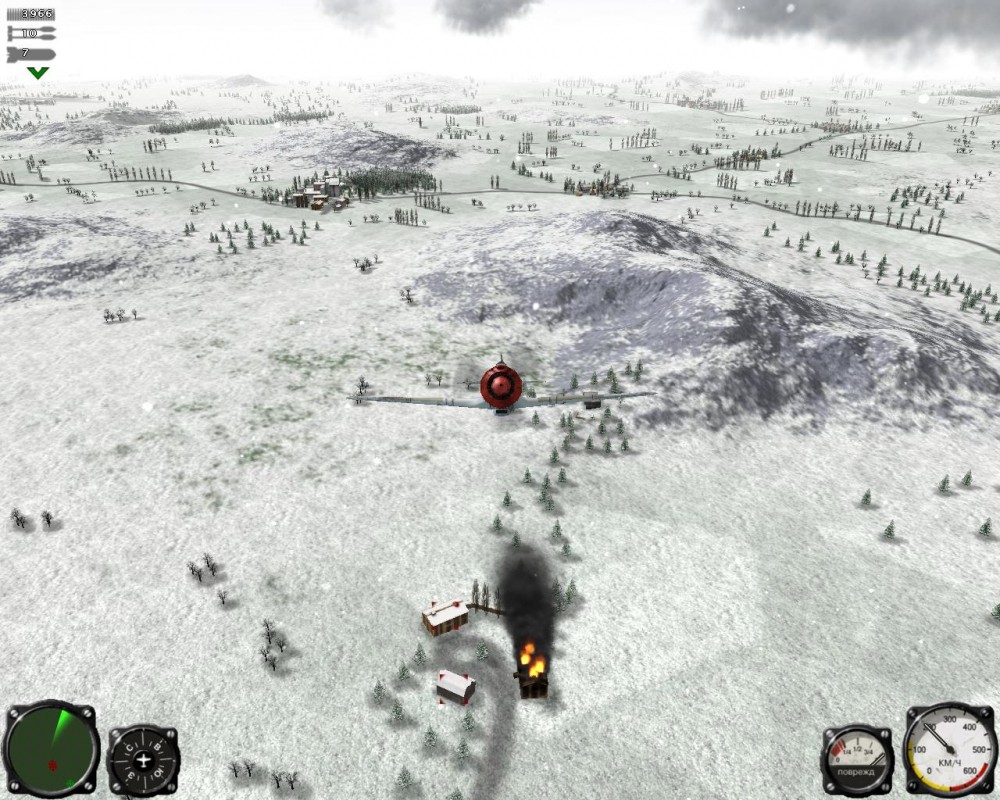Screen dimensions: 1000x800
Task: Click the green down-arrow indicator
Action: pos(38,73)
